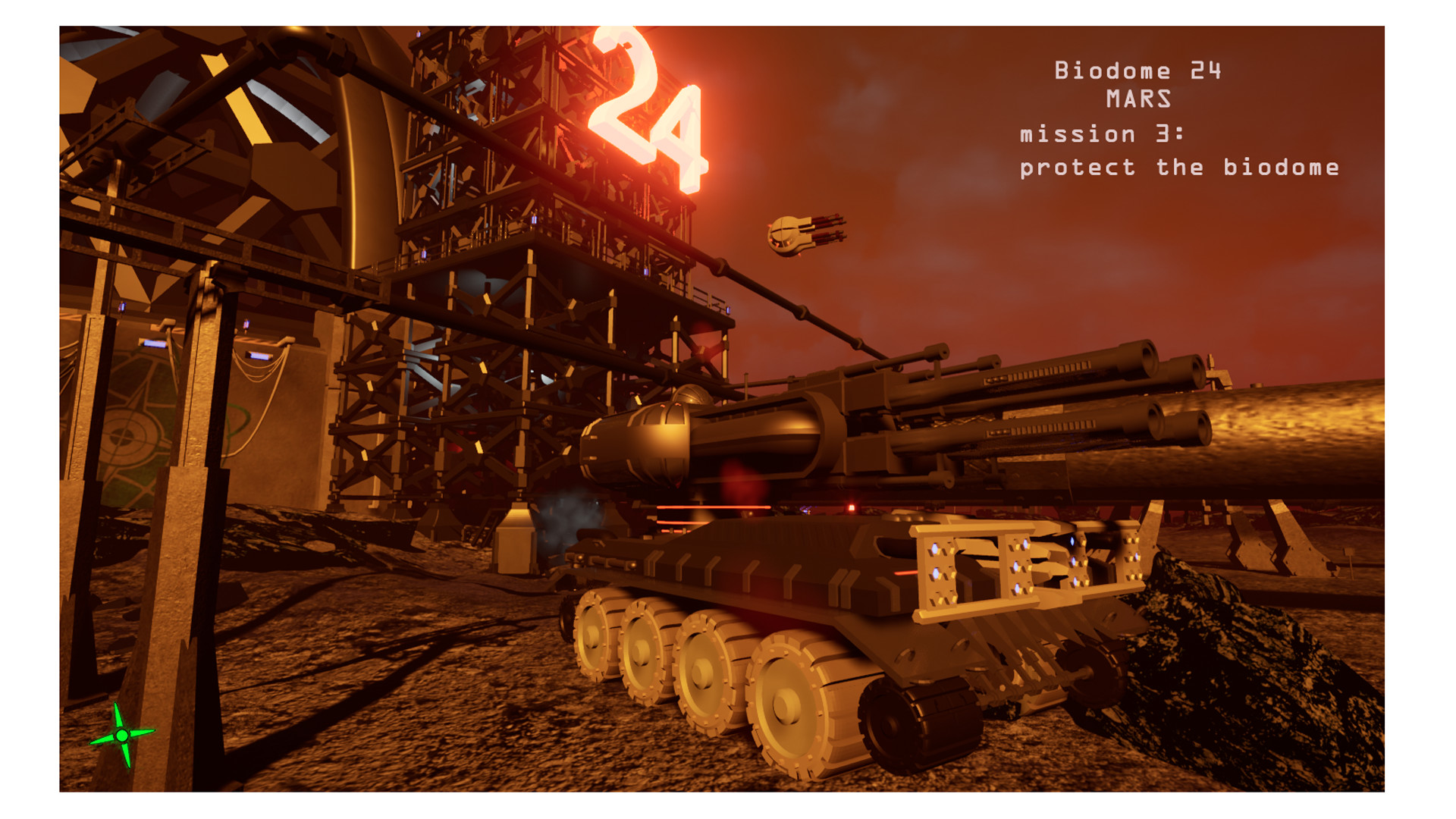1456x819 pixels.
Task: Expand the mission 3 briefing text
Action: coord(1103,135)
